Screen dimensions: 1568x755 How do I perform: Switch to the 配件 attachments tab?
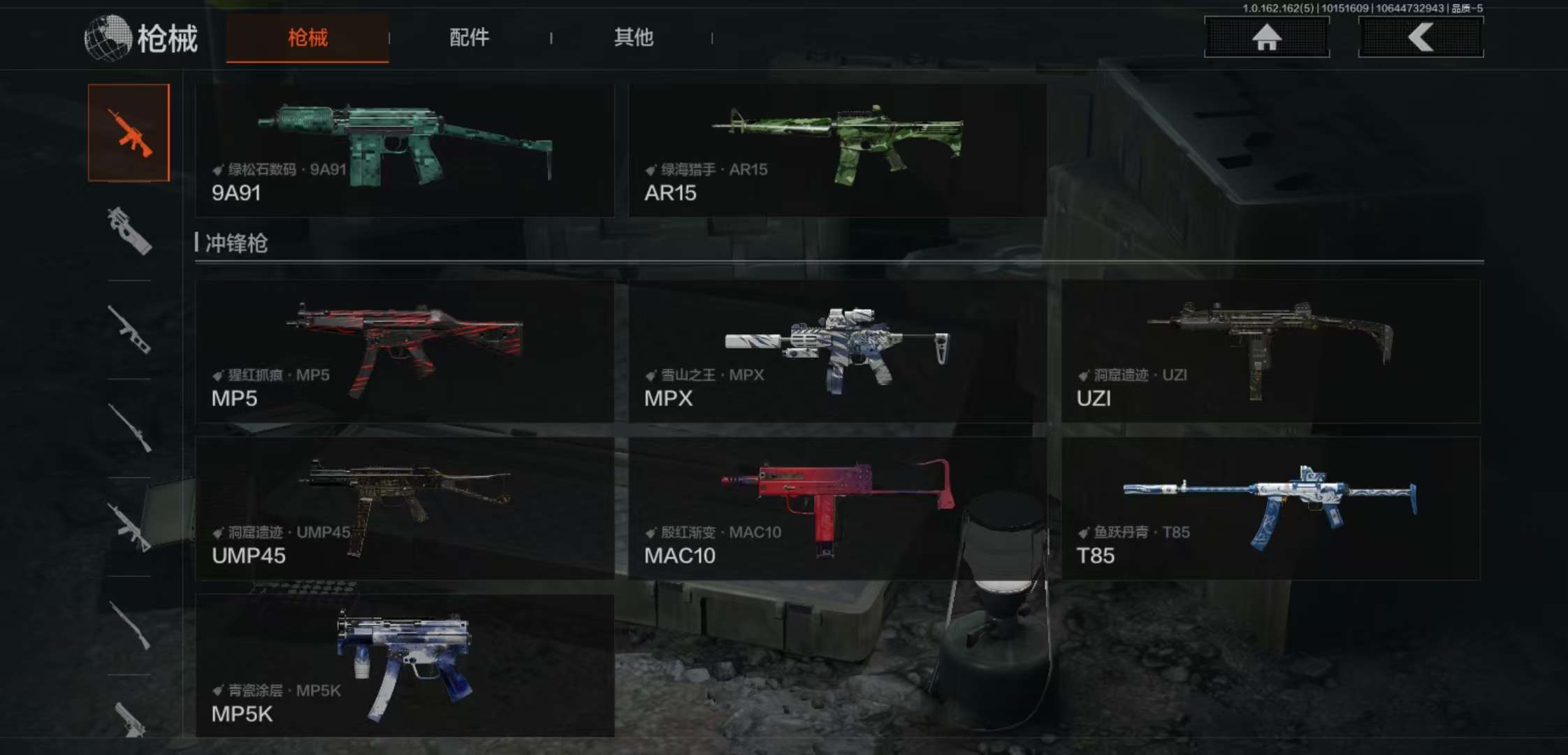coord(469,38)
